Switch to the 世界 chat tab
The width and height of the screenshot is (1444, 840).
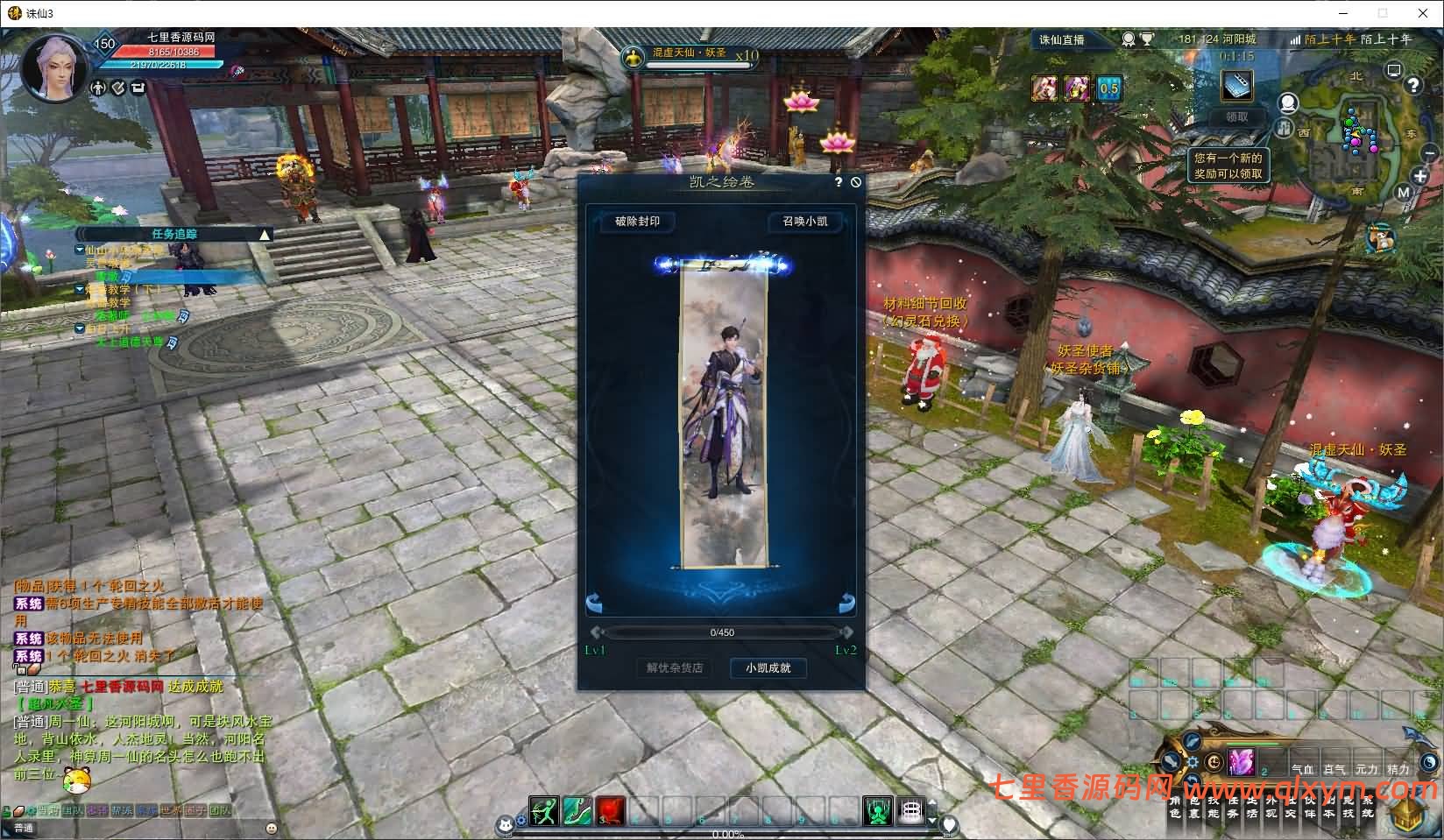tap(172, 810)
